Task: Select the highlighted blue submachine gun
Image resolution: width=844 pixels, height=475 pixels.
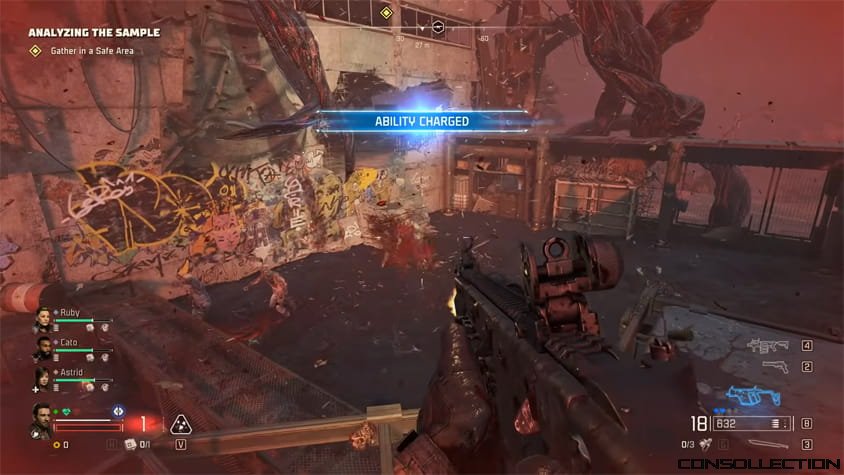Action: pos(753,396)
